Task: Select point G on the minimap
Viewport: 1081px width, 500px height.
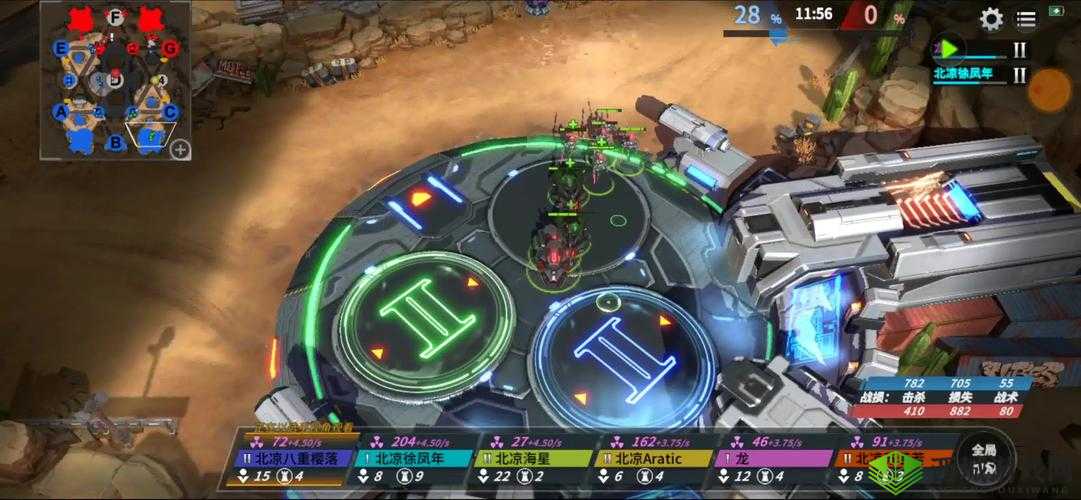Action: (170, 47)
